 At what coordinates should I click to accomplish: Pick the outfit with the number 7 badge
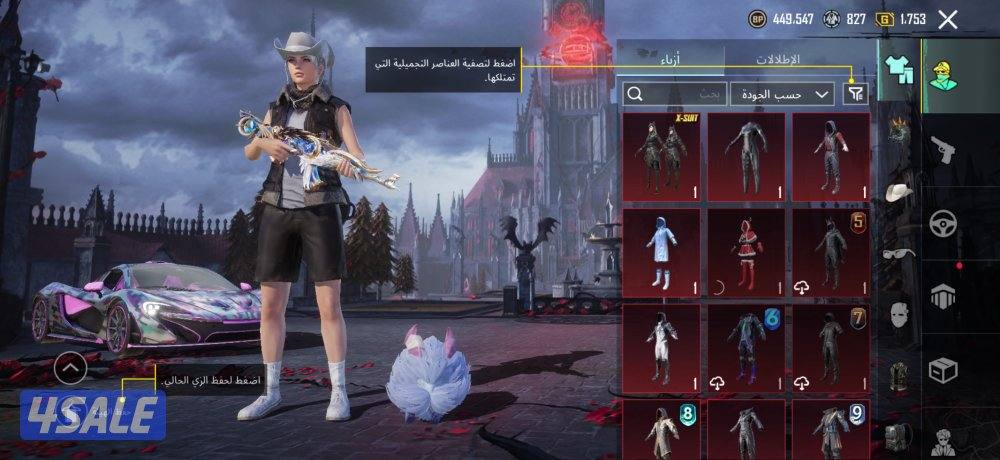pyautogui.click(x=831, y=345)
